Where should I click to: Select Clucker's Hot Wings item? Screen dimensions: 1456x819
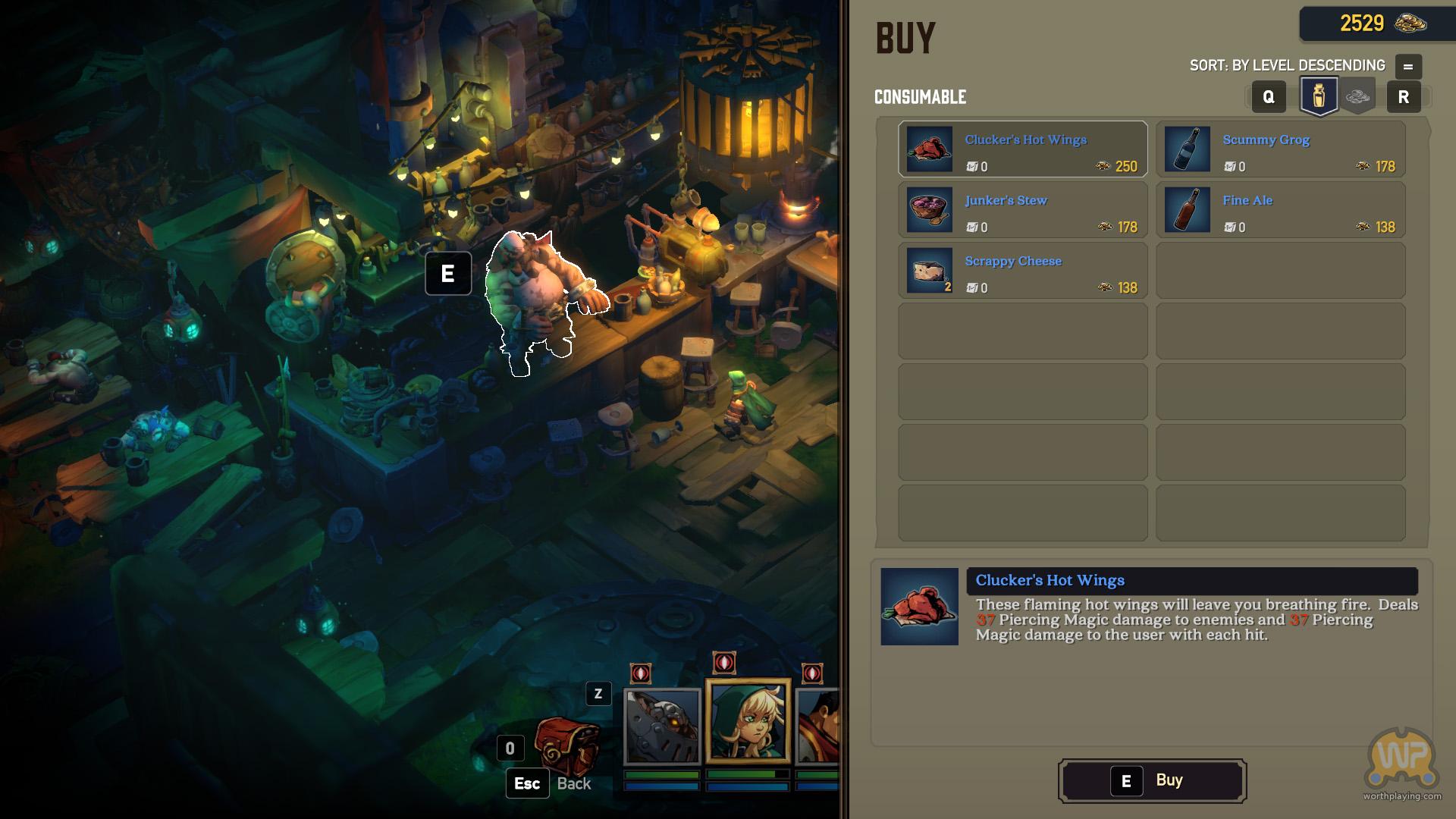[x=1022, y=149]
